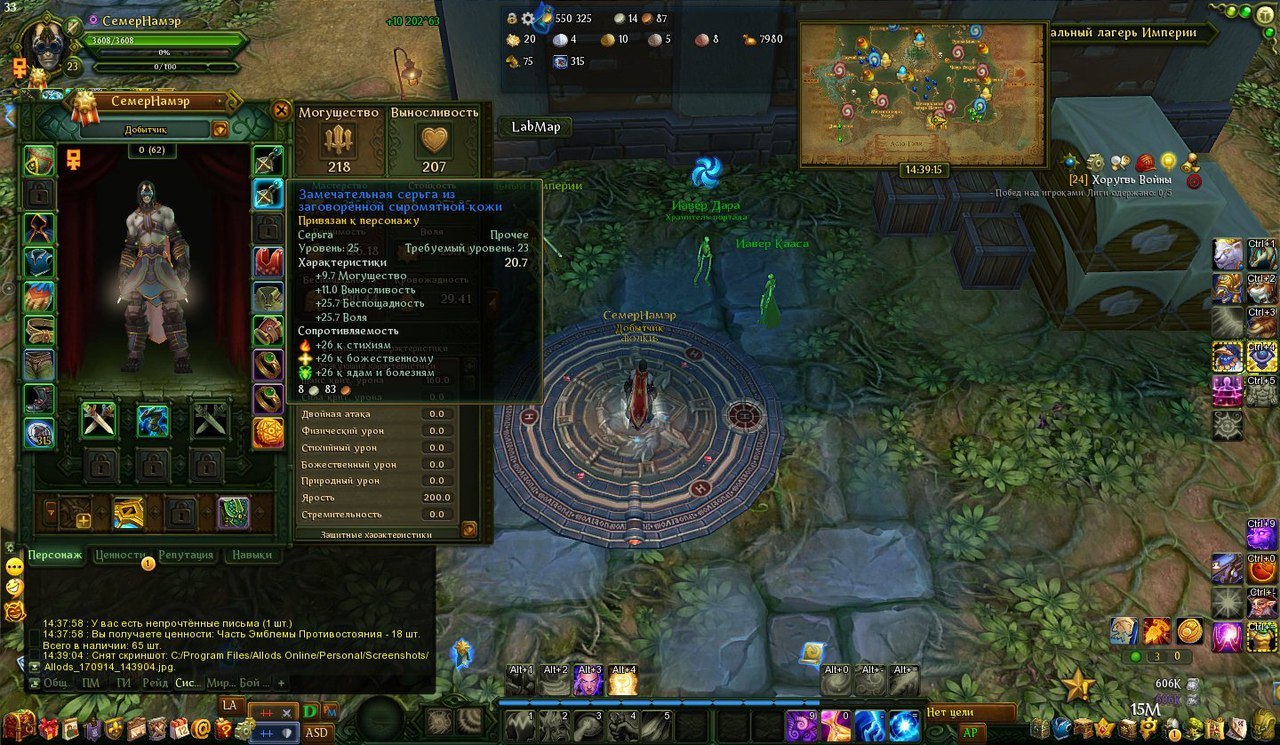1280x745 pixels.
Task: Click the gold star quest notification
Action: click(1078, 686)
